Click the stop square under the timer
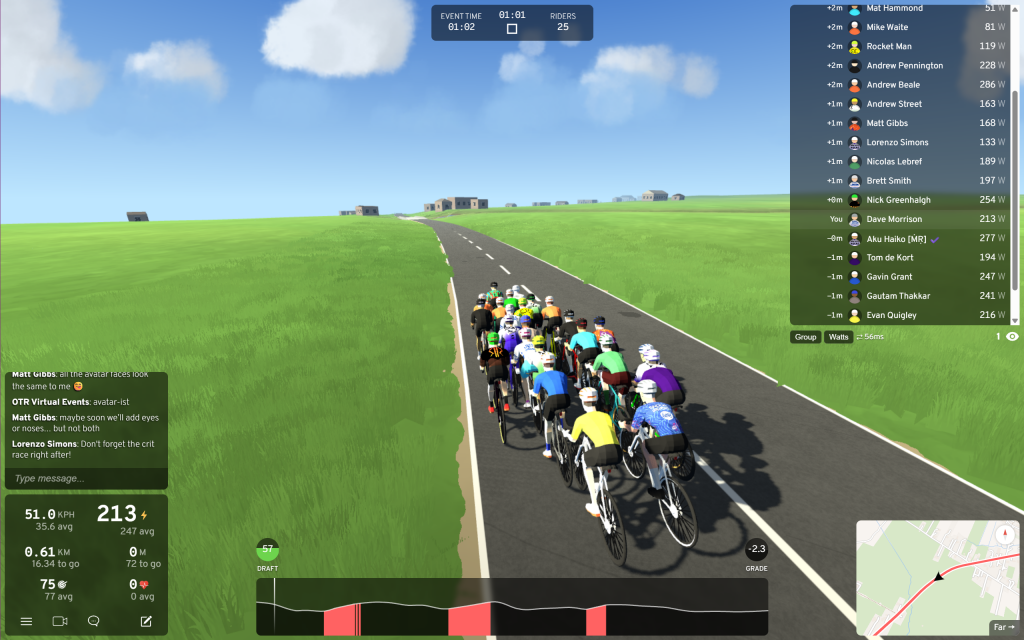 coord(512,28)
